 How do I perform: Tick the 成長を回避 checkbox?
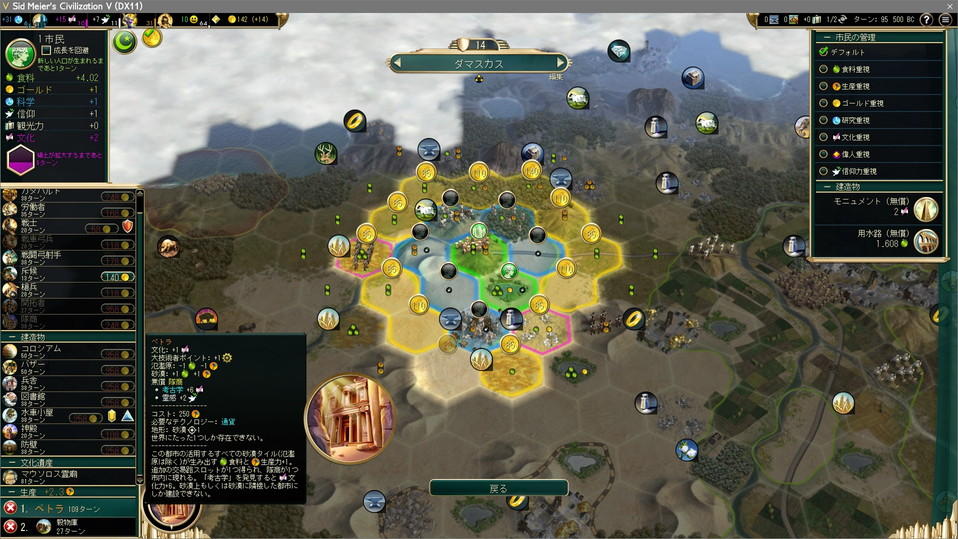point(46,50)
